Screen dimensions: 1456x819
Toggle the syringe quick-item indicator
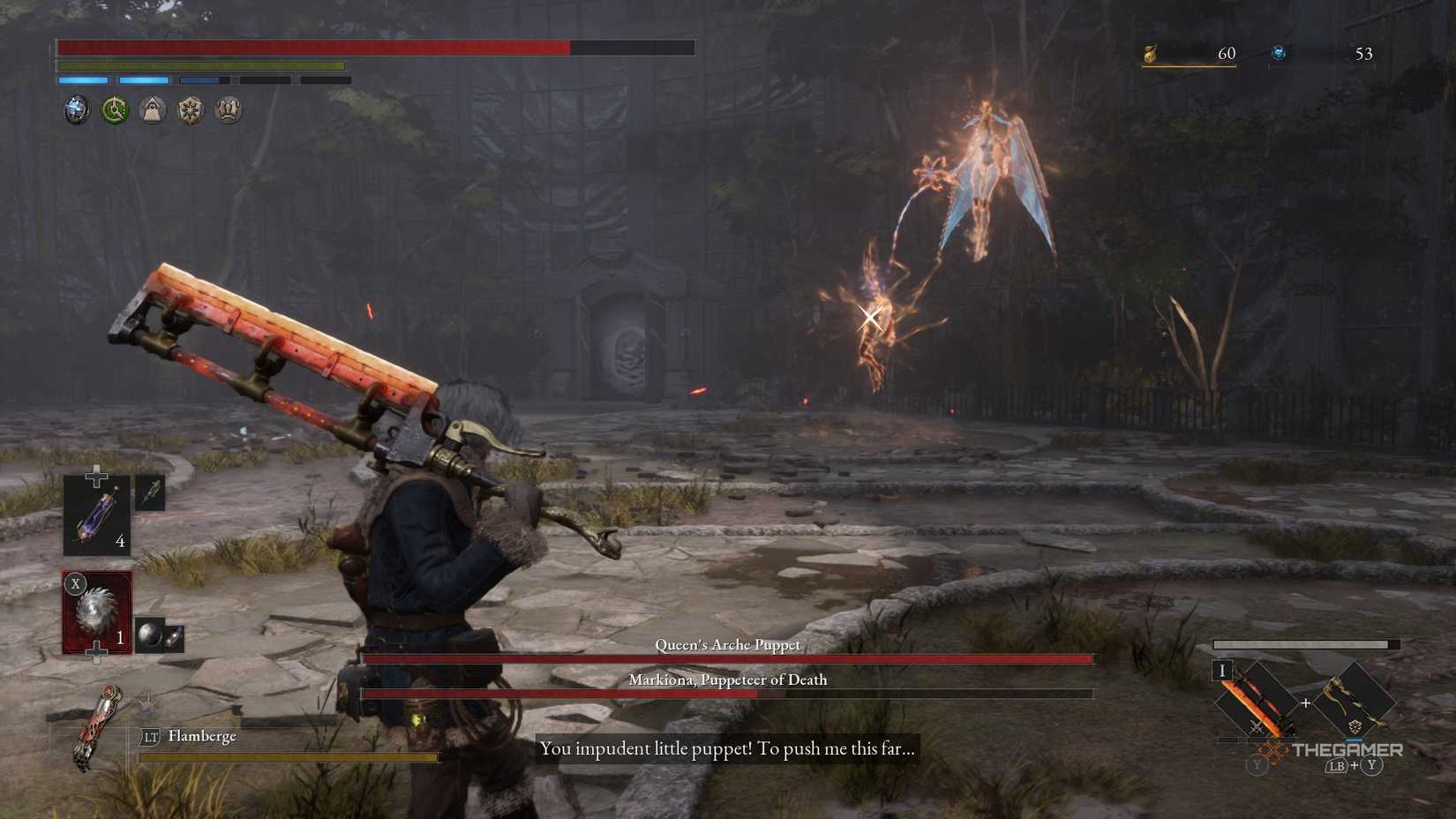coord(152,494)
